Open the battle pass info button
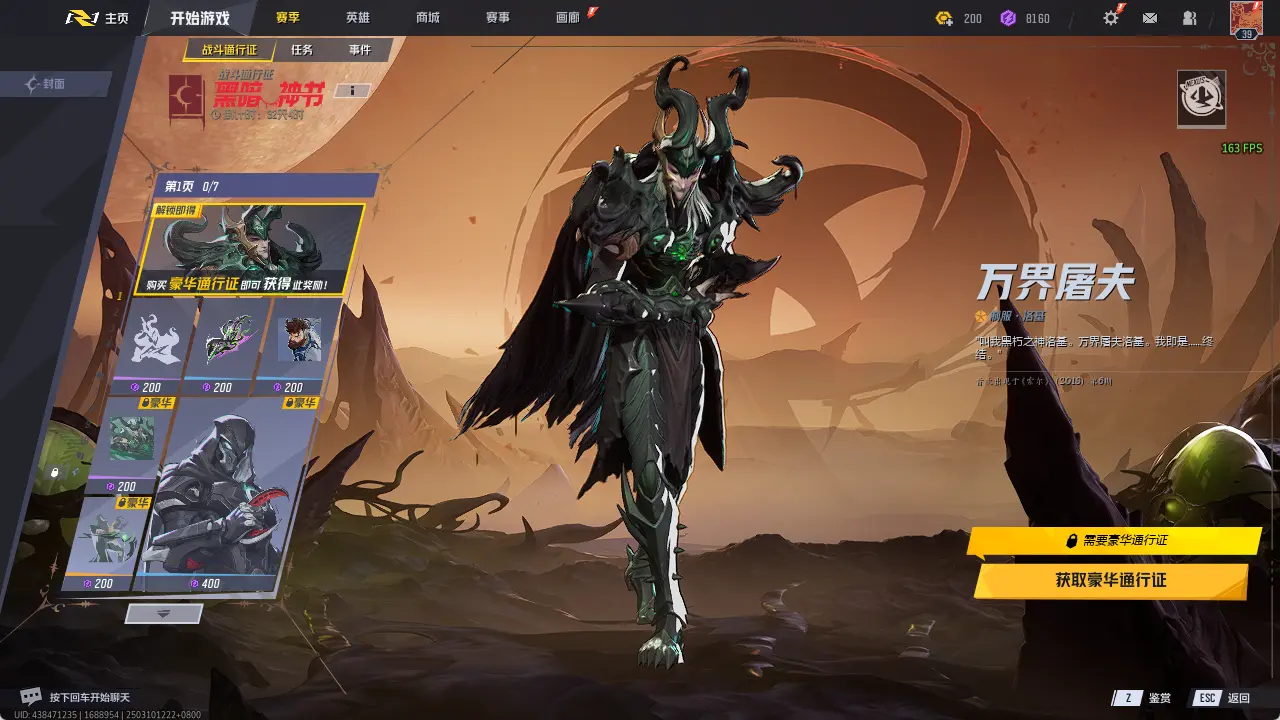This screenshot has height=720, width=1280. coord(352,91)
